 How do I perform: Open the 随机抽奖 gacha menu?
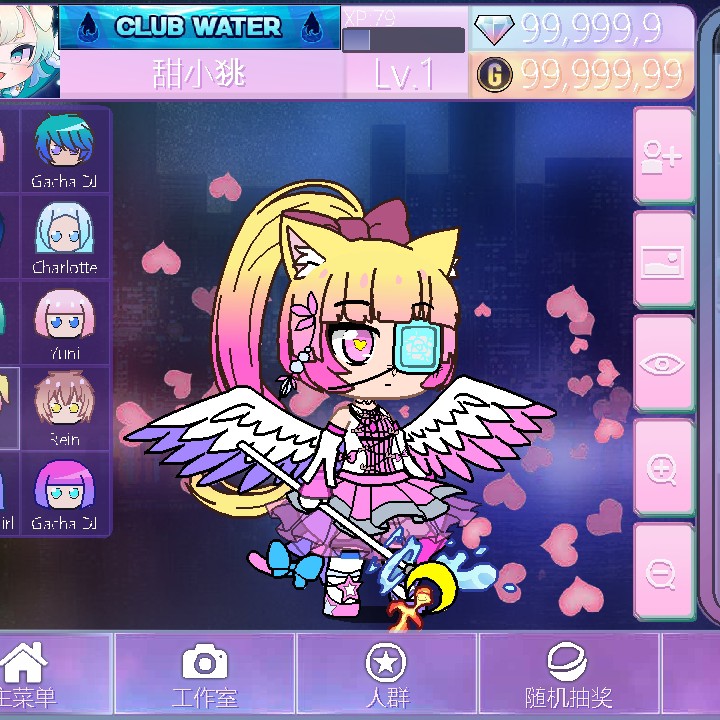tap(568, 675)
